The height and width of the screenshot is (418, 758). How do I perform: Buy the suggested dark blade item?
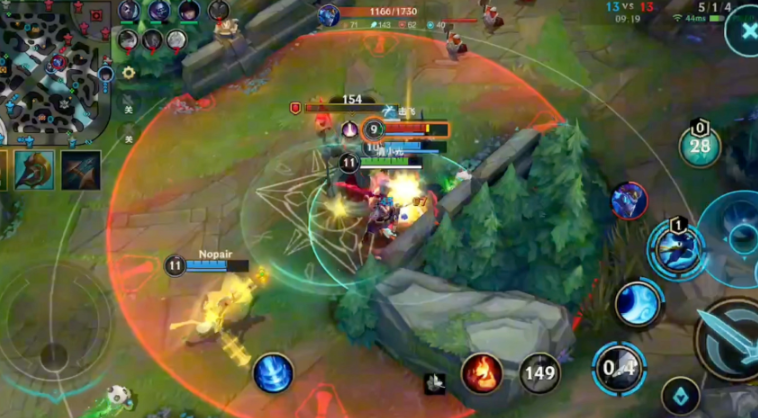(x=81, y=170)
